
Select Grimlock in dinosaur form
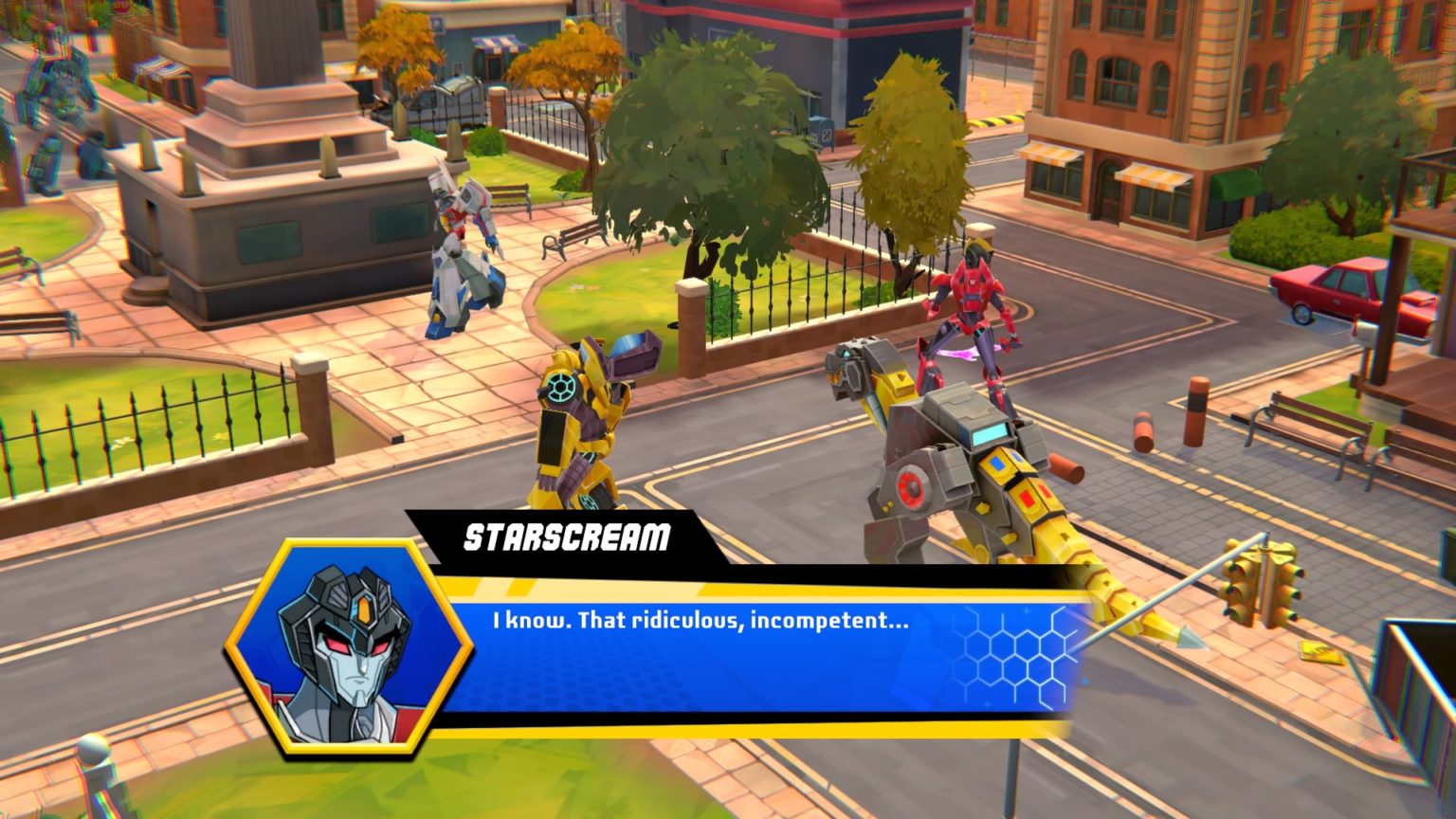(948, 455)
